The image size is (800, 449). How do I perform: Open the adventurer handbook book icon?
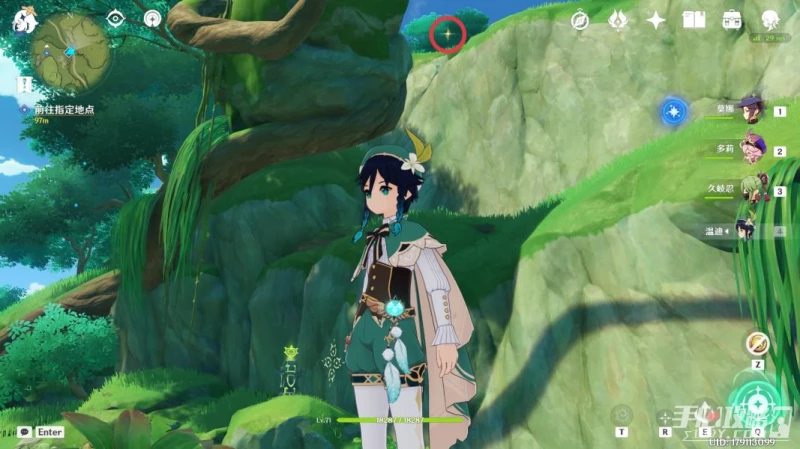point(694,20)
